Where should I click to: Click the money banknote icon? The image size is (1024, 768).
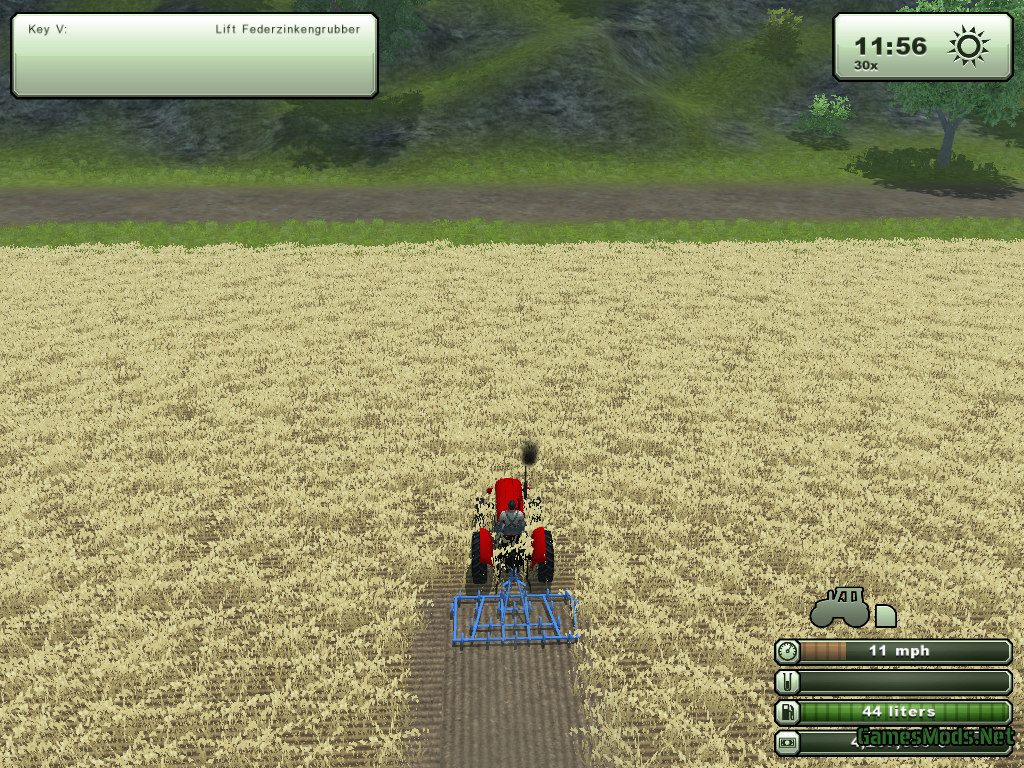pos(788,743)
